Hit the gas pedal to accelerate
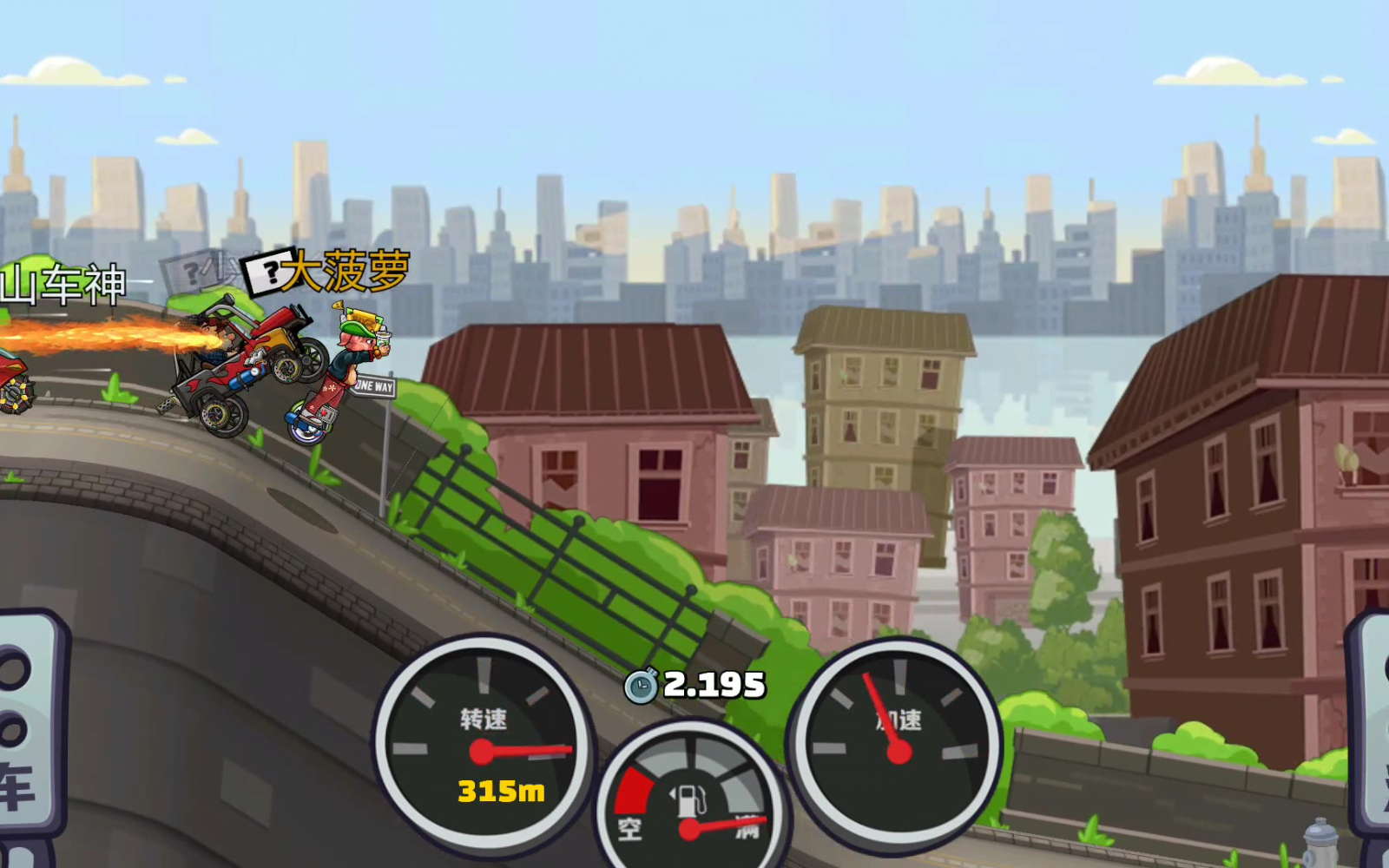 1372,729
